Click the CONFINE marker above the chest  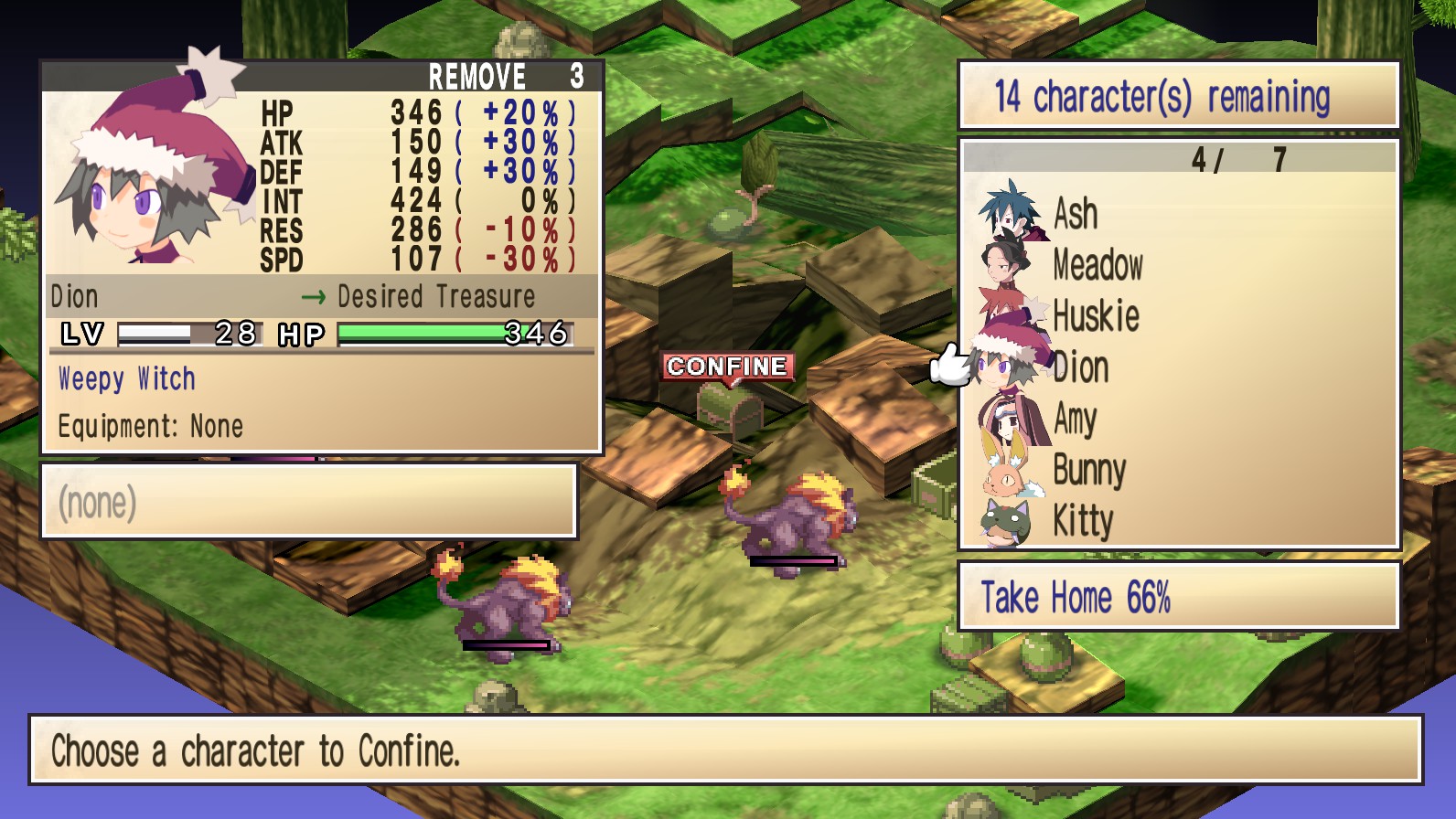[727, 367]
